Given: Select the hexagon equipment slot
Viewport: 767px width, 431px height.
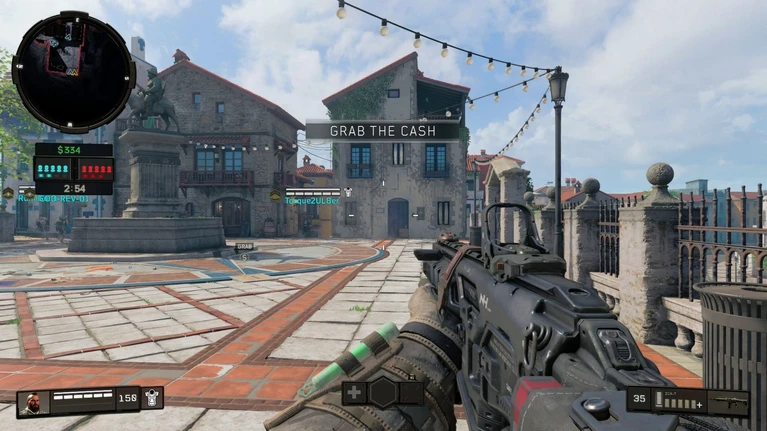Looking at the screenshot, I should 384,392.
